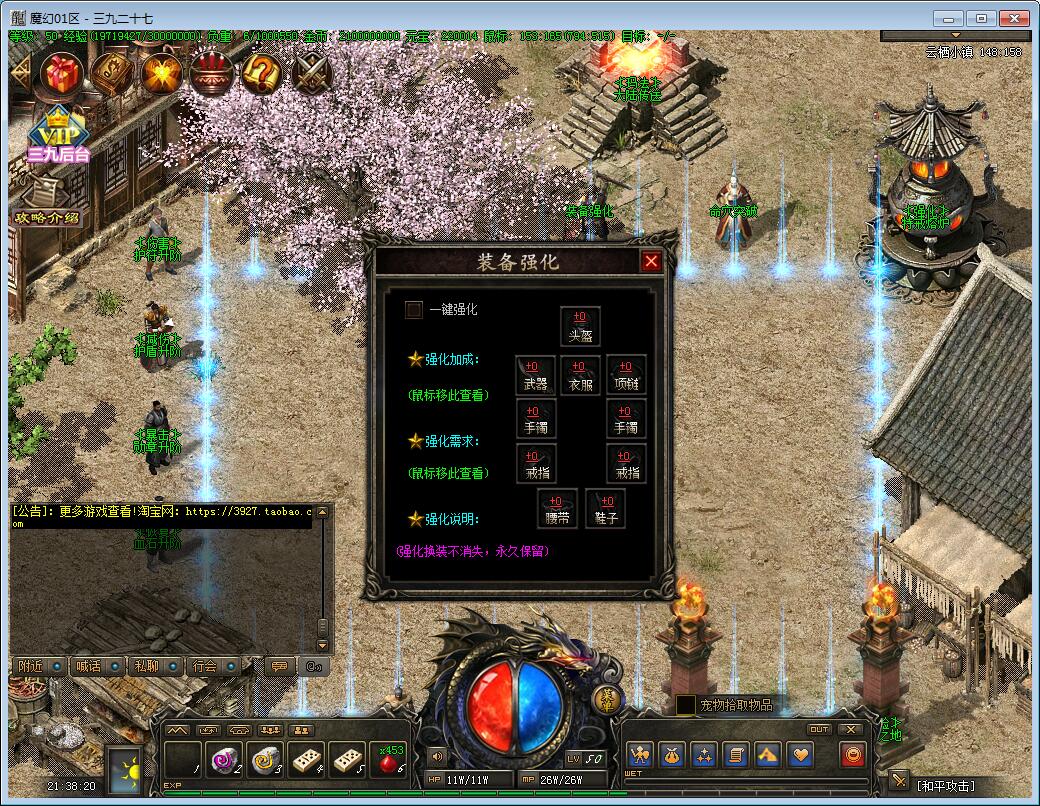The width and height of the screenshot is (1040, 806).
Task: Open the question mark scroll icon
Action: point(262,72)
